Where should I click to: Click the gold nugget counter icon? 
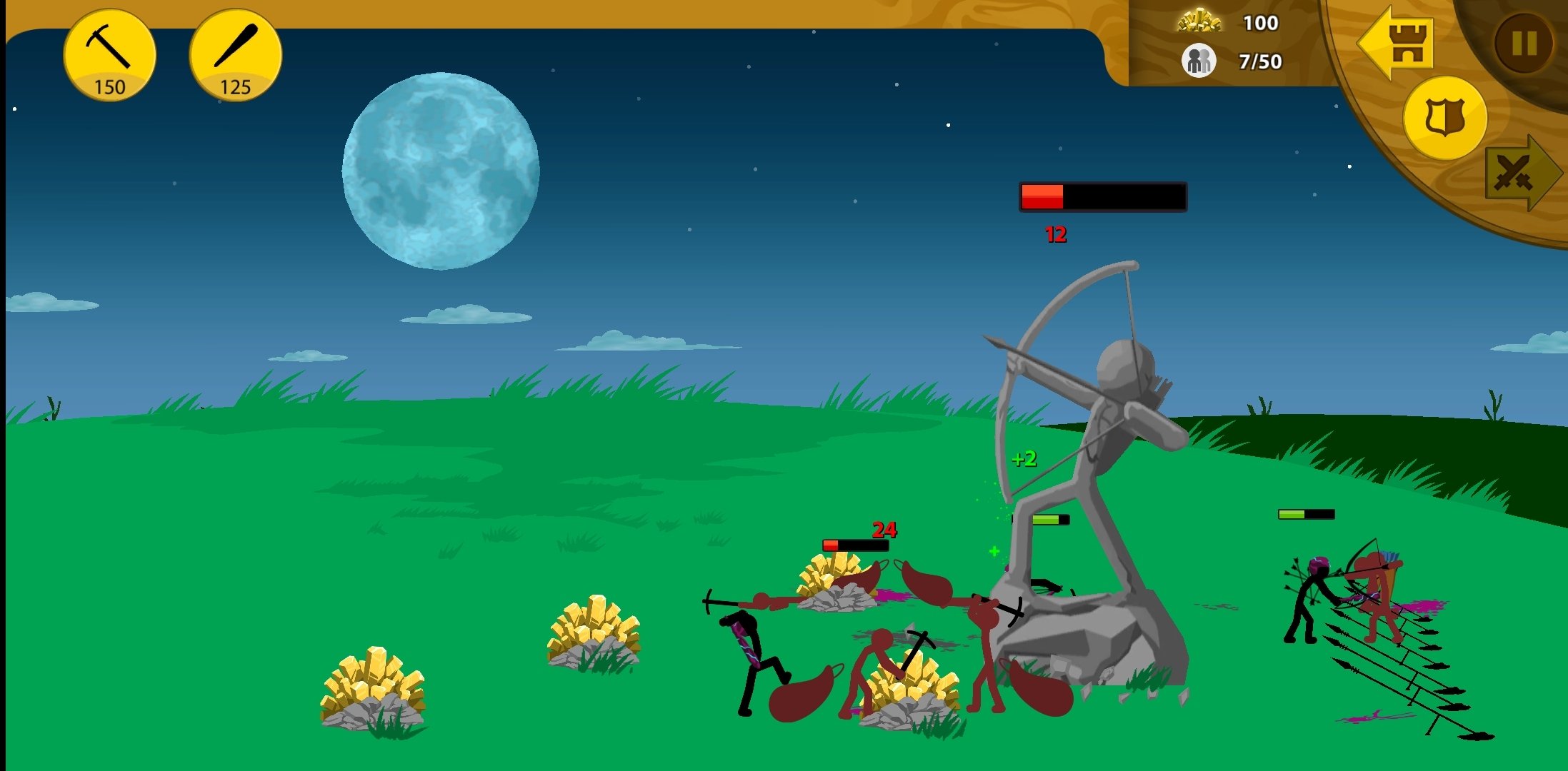[x=1200, y=22]
